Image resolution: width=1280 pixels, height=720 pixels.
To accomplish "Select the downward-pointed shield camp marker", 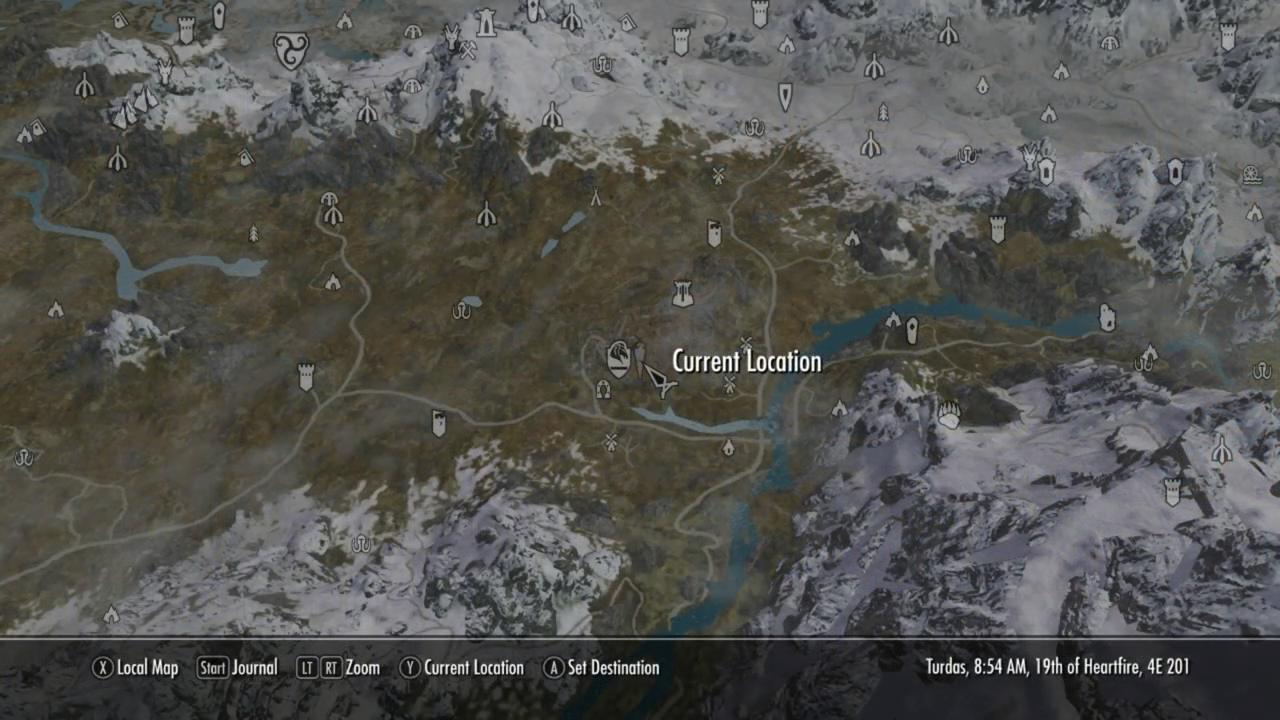I will point(785,96).
